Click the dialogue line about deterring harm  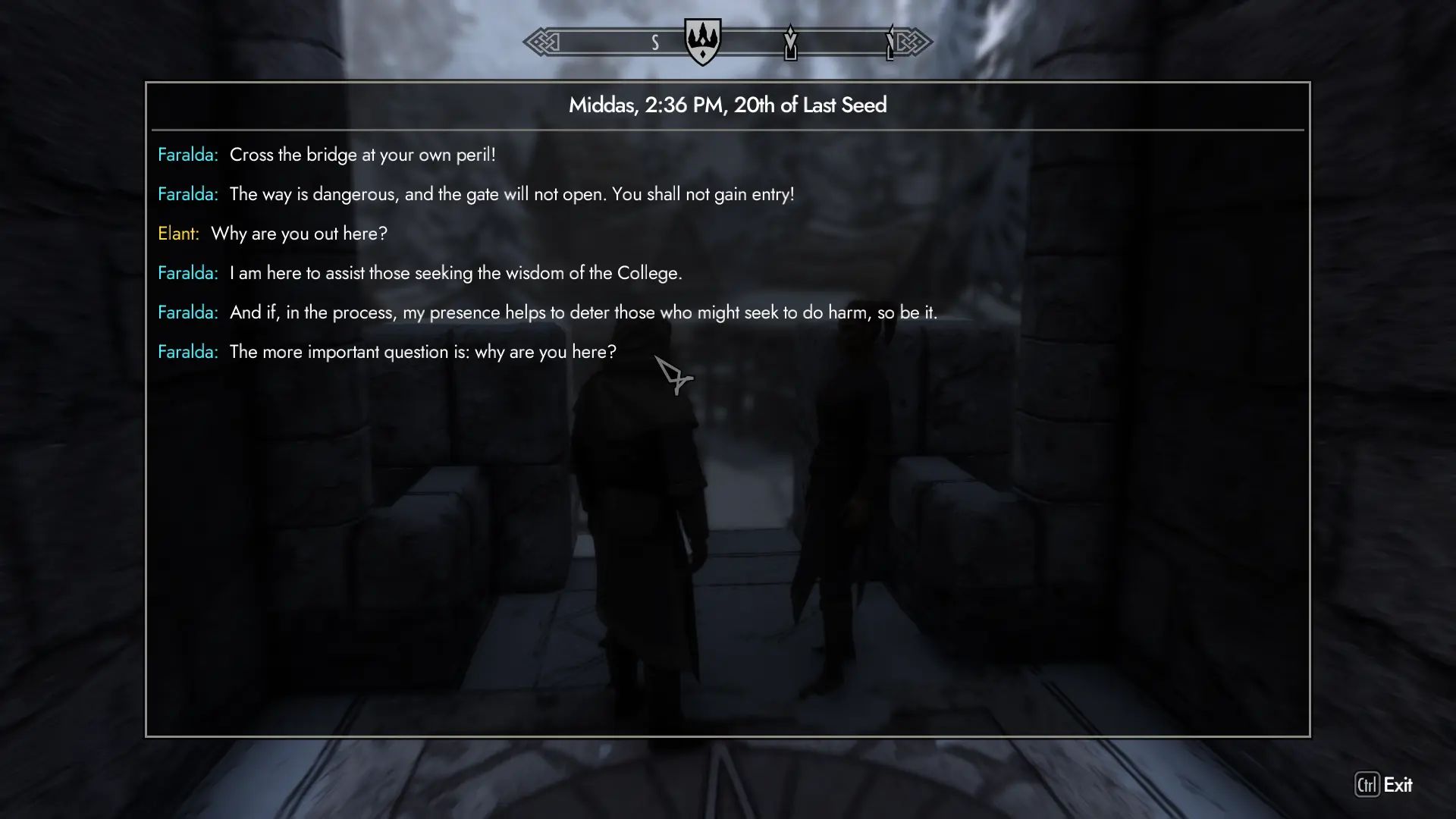(583, 312)
